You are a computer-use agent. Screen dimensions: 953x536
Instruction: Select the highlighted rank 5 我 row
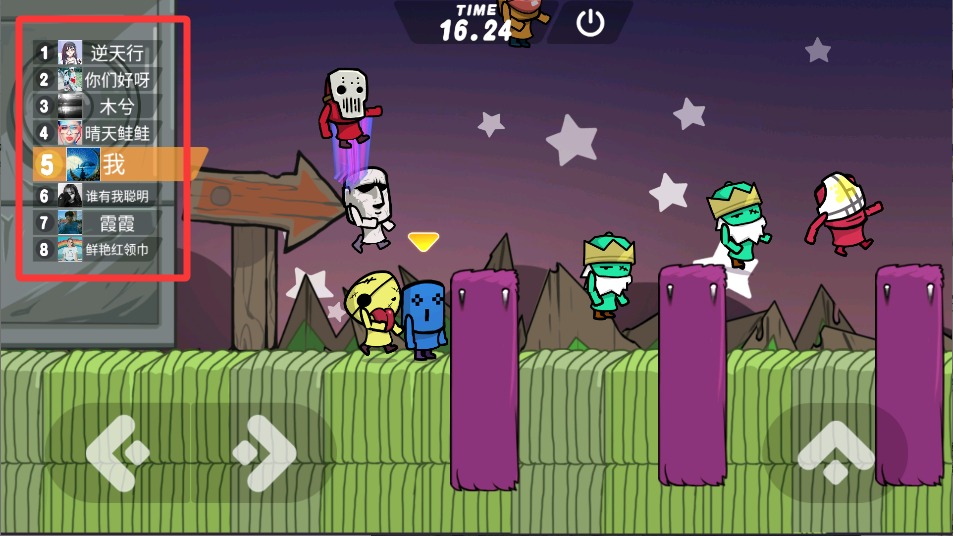tap(108, 164)
